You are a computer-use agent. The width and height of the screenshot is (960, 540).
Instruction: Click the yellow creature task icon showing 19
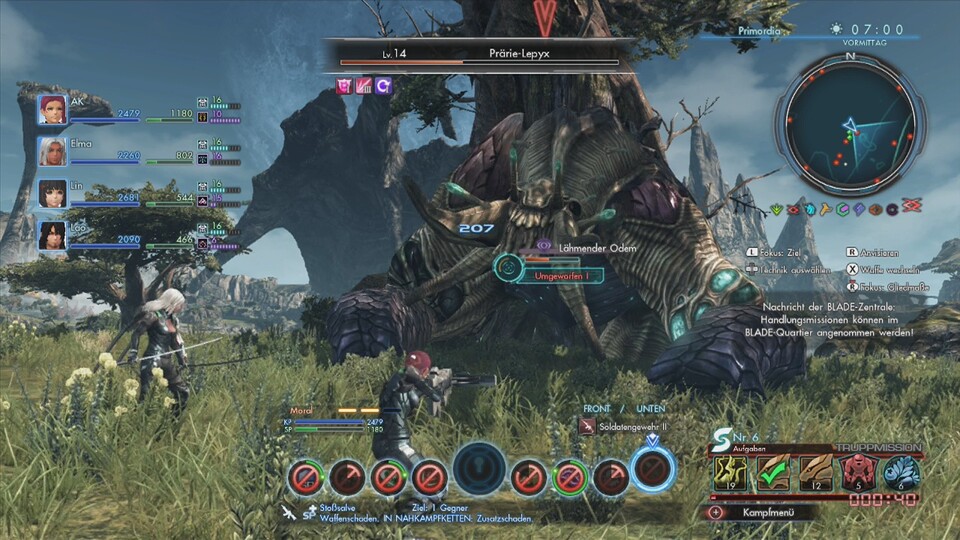pyautogui.click(x=730, y=473)
